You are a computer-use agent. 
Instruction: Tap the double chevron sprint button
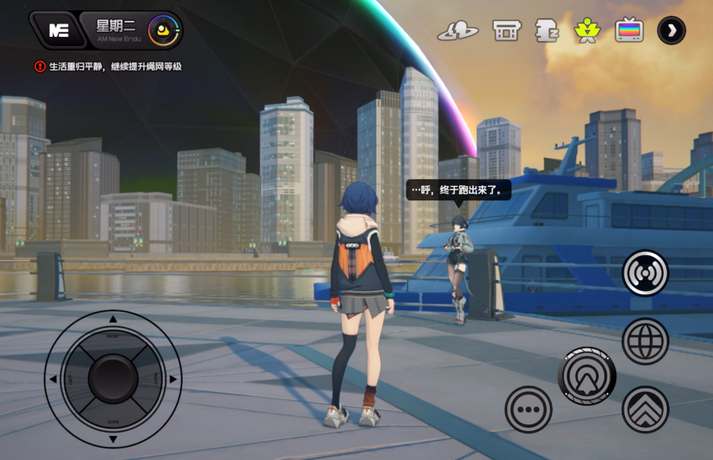pyautogui.click(x=645, y=408)
